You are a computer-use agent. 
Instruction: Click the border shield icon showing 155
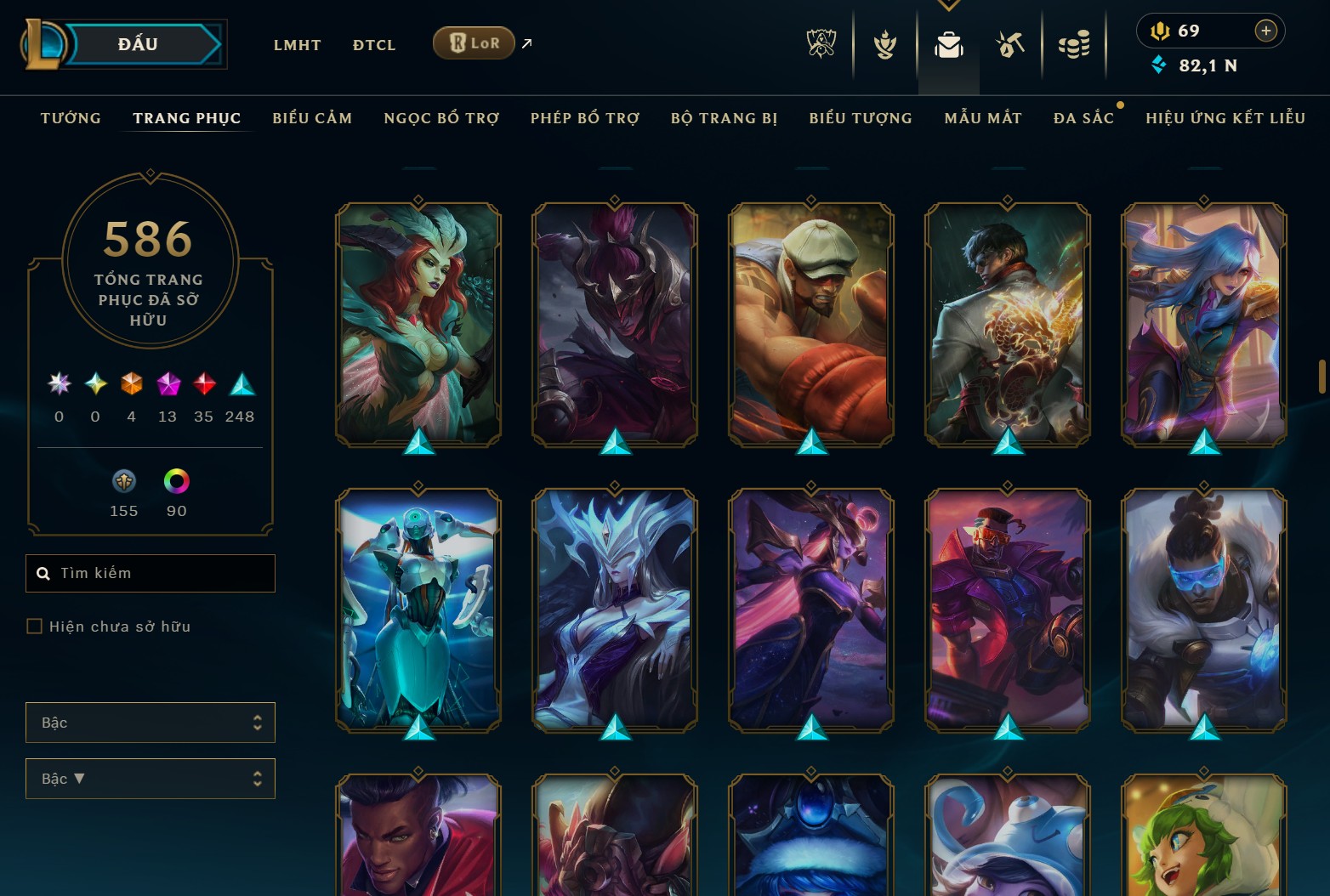124,481
